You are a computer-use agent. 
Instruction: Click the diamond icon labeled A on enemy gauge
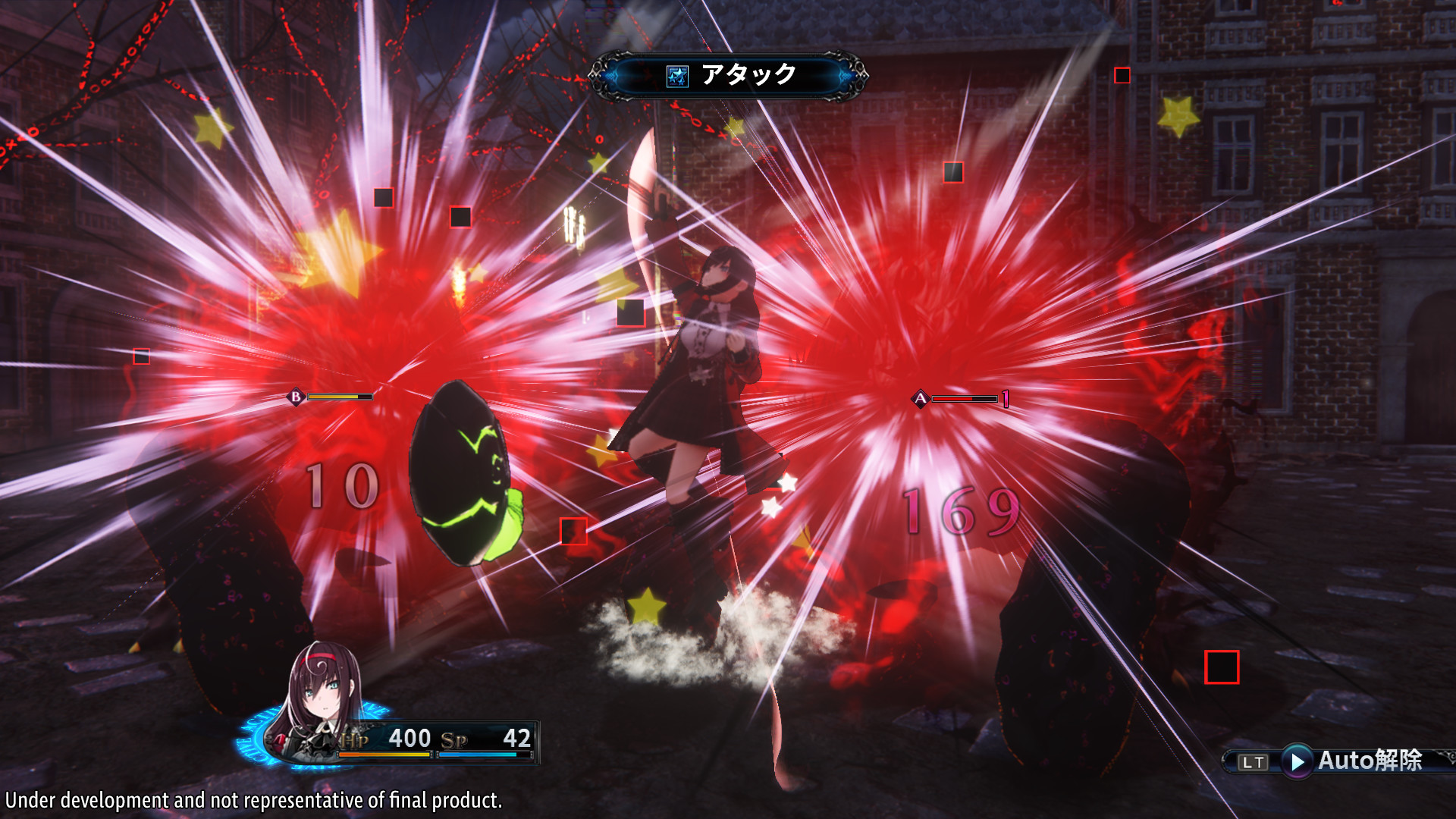point(920,398)
